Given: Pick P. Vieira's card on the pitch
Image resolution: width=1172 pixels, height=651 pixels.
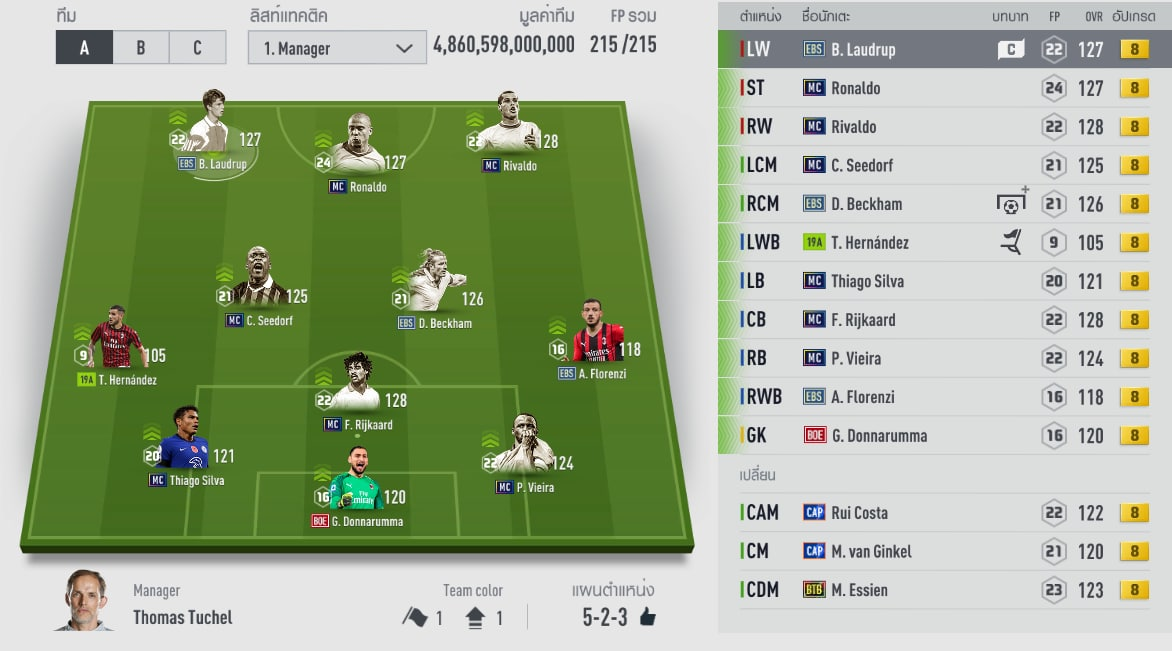Looking at the screenshot, I should click(x=523, y=452).
